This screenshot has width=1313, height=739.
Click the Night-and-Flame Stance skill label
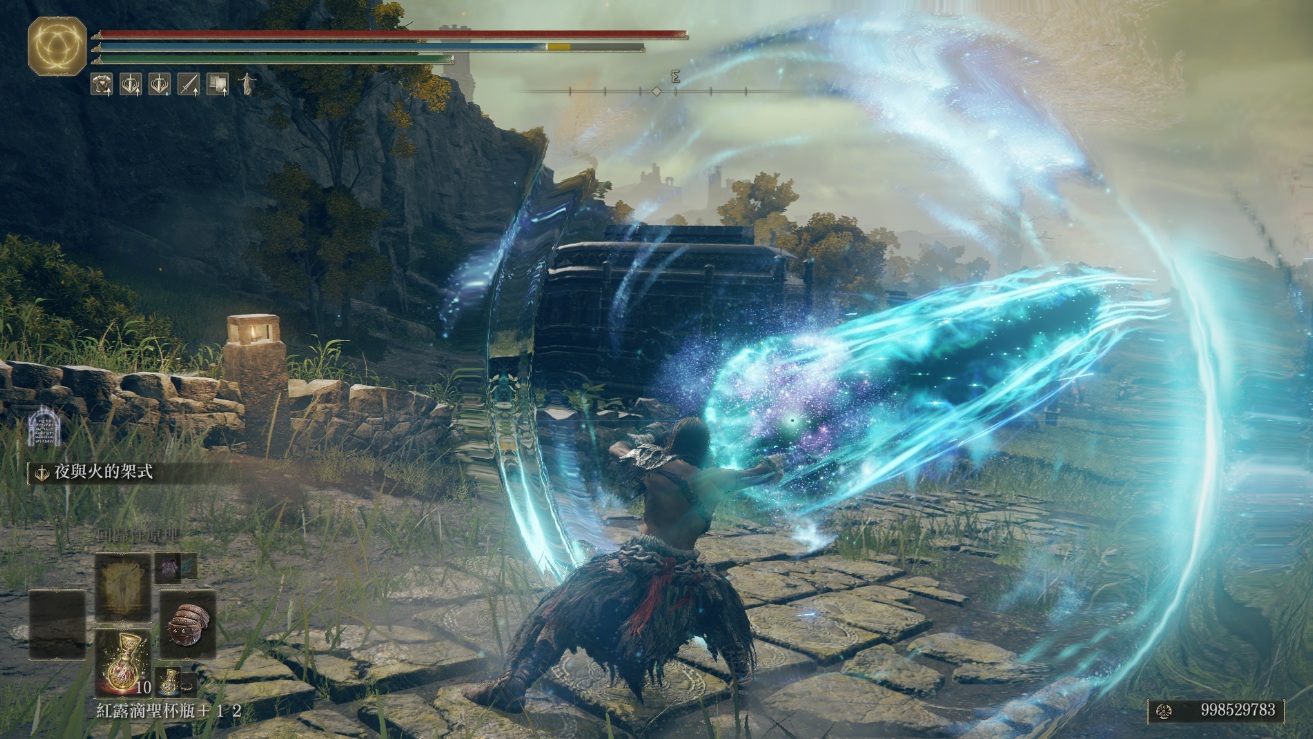coord(95,472)
